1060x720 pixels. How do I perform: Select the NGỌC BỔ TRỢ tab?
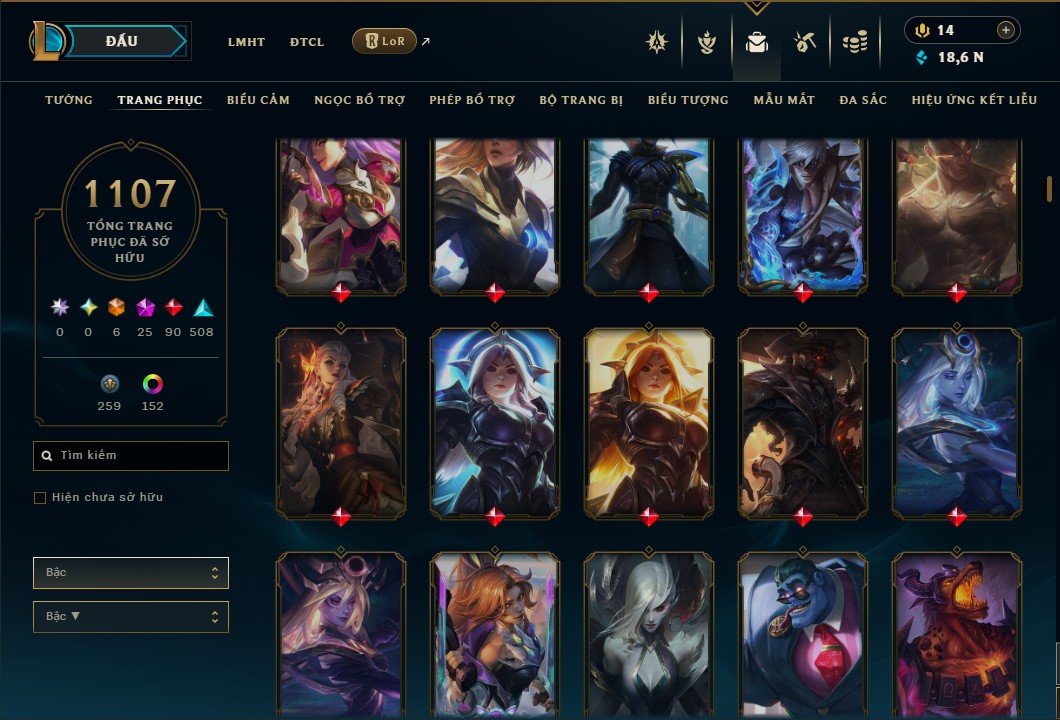click(x=359, y=100)
